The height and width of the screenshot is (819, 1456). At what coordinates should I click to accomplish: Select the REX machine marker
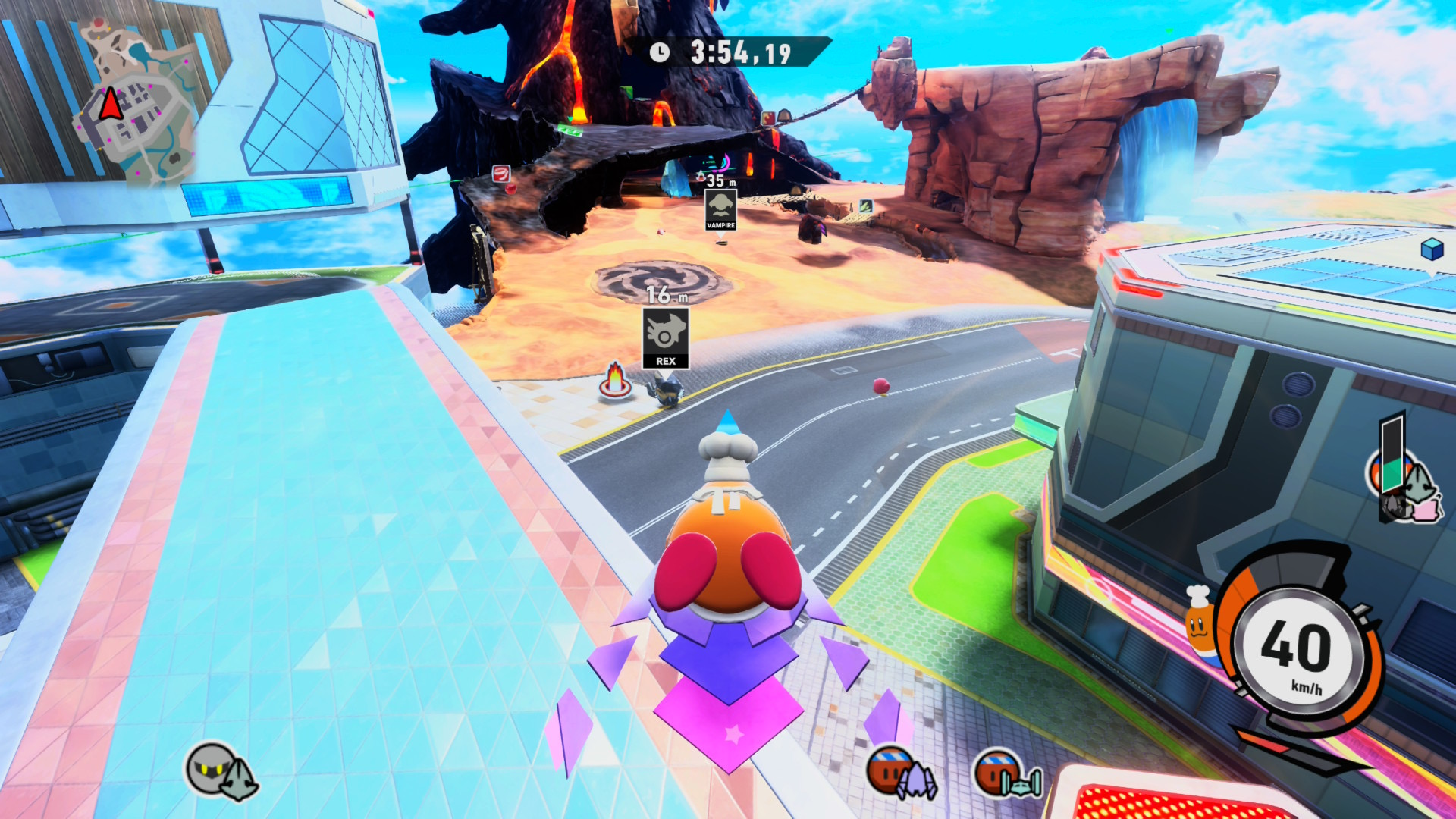point(666,337)
